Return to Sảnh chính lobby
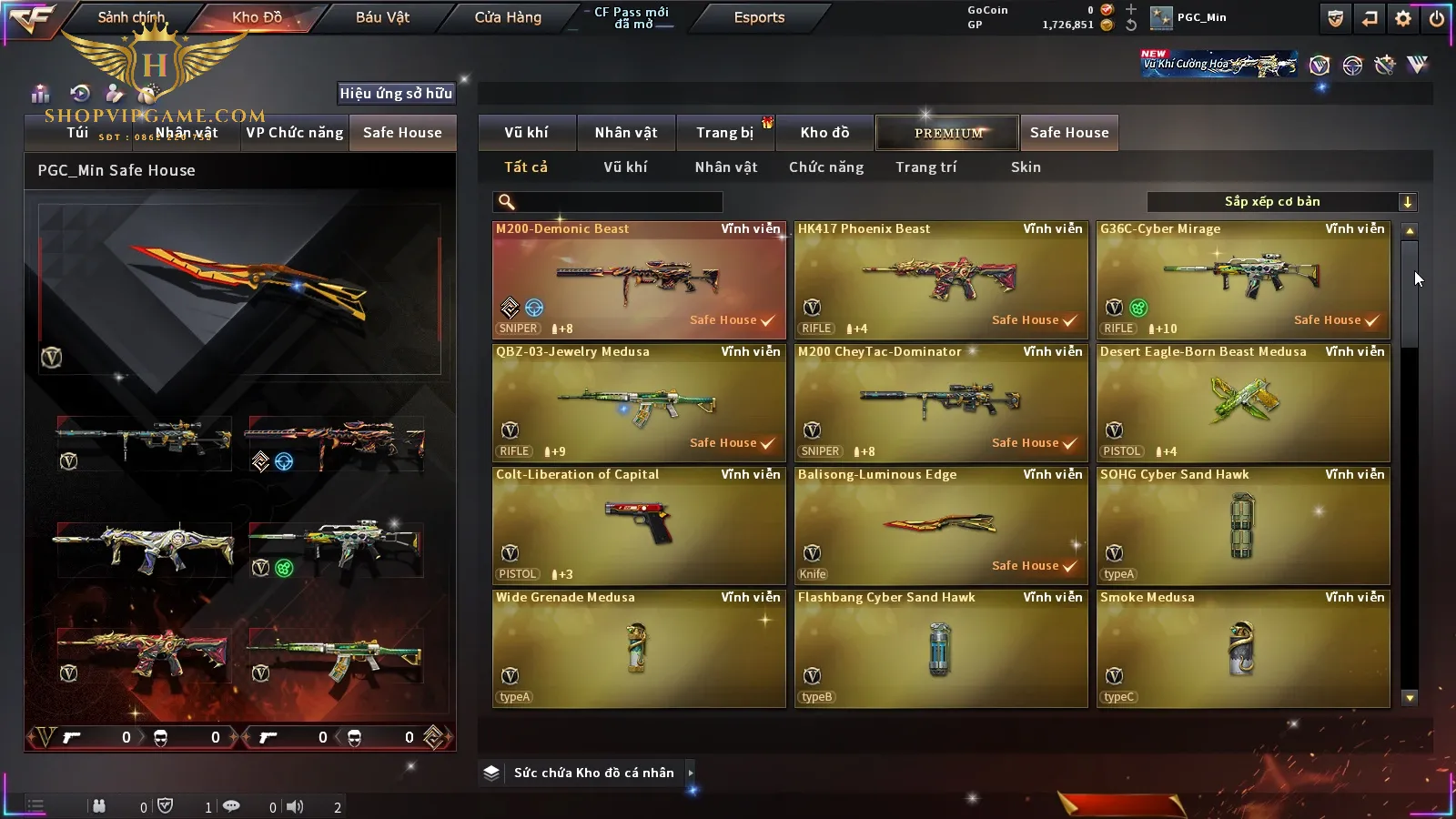The height and width of the screenshot is (819, 1456). pyautogui.click(x=131, y=17)
